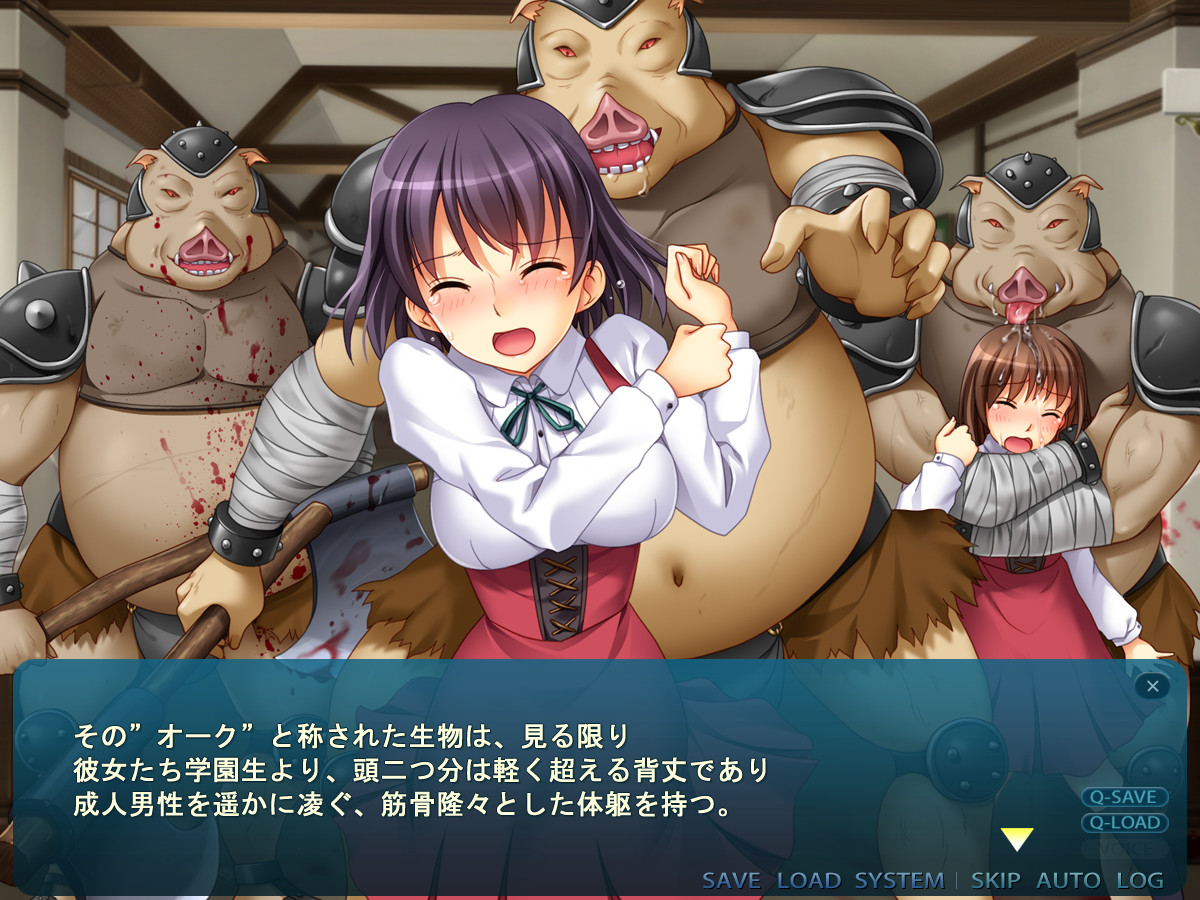Open the LOAD menu
1200x900 pixels.
(x=808, y=881)
